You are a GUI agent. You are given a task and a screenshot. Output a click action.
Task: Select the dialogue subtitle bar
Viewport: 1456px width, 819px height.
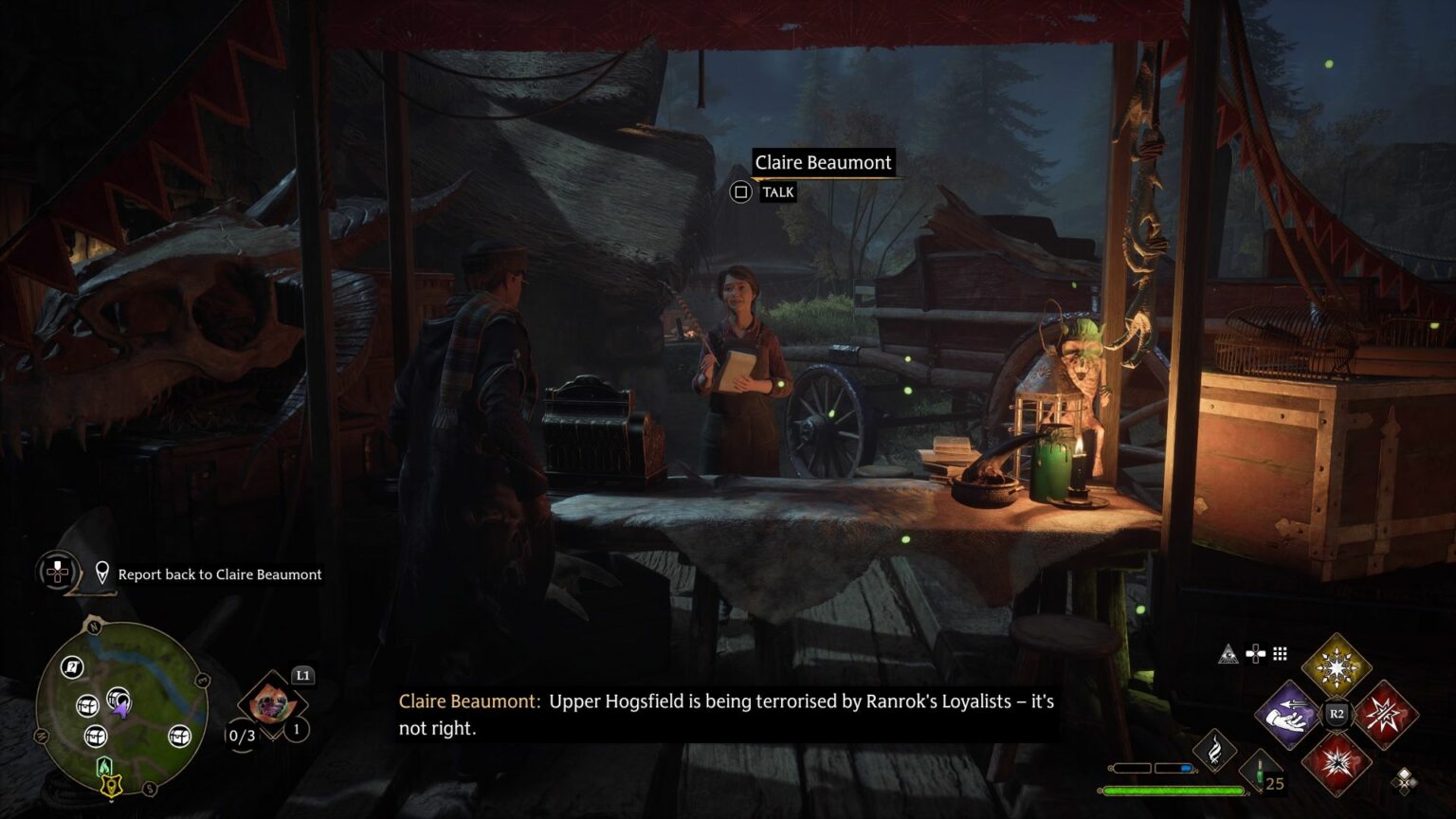[x=727, y=715]
